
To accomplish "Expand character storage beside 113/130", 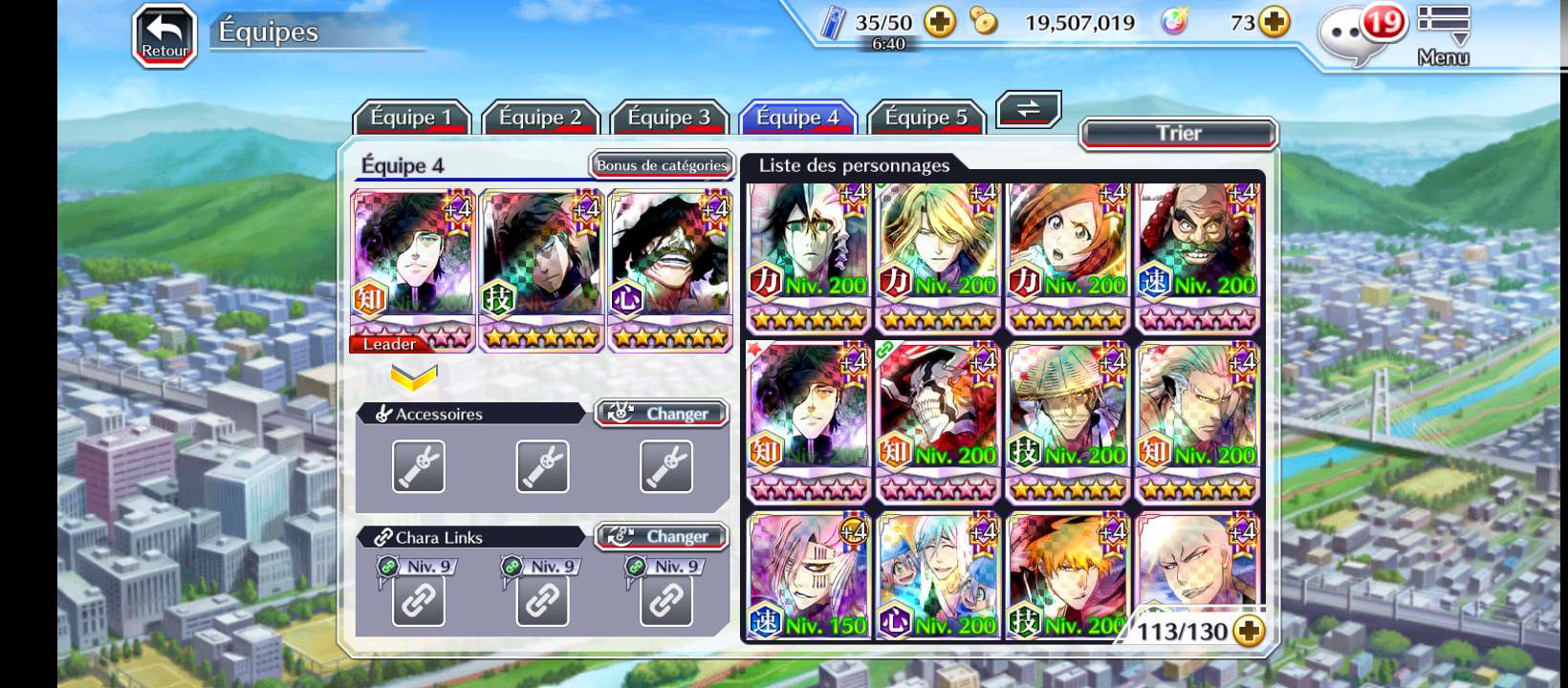I will (x=1249, y=631).
